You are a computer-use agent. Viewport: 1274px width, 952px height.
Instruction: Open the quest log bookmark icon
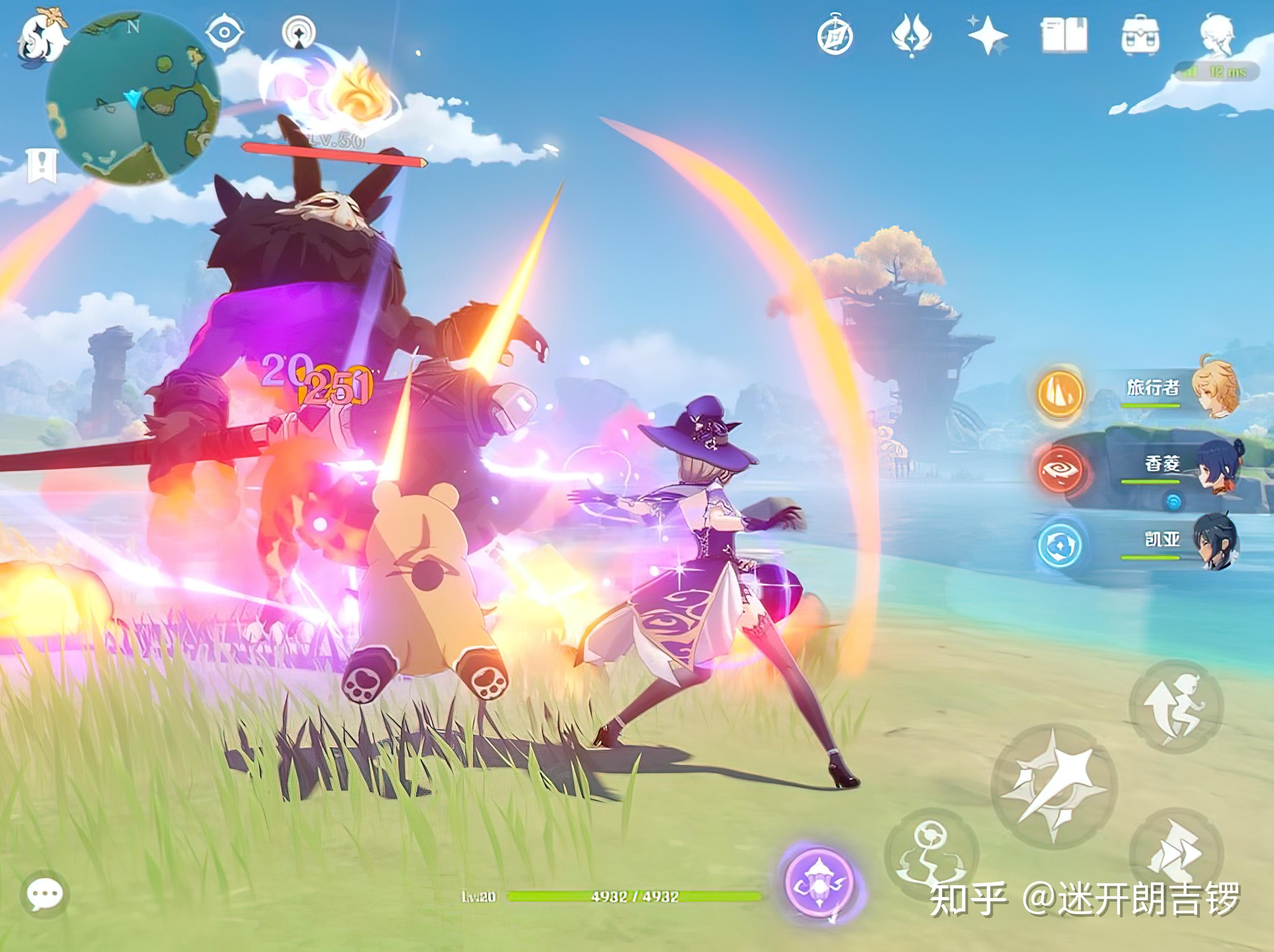click(x=42, y=166)
